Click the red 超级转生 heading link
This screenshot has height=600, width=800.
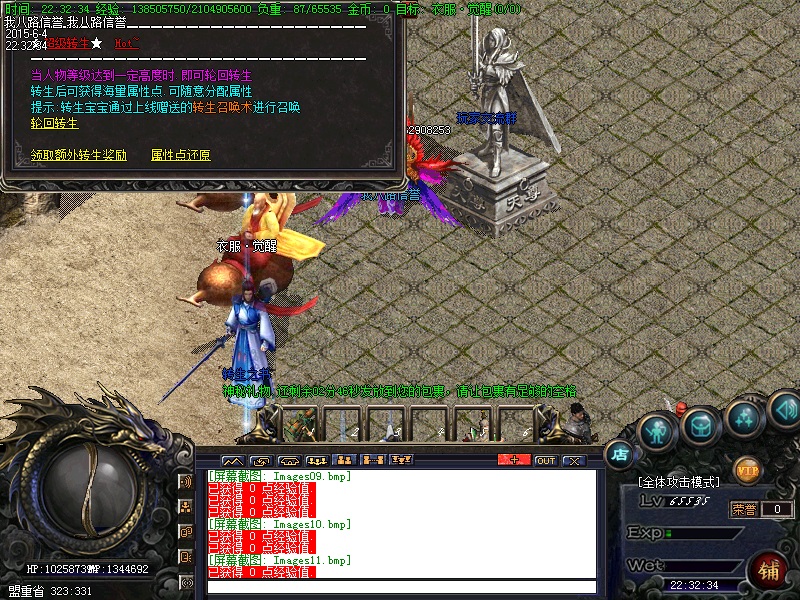[68, 43]
